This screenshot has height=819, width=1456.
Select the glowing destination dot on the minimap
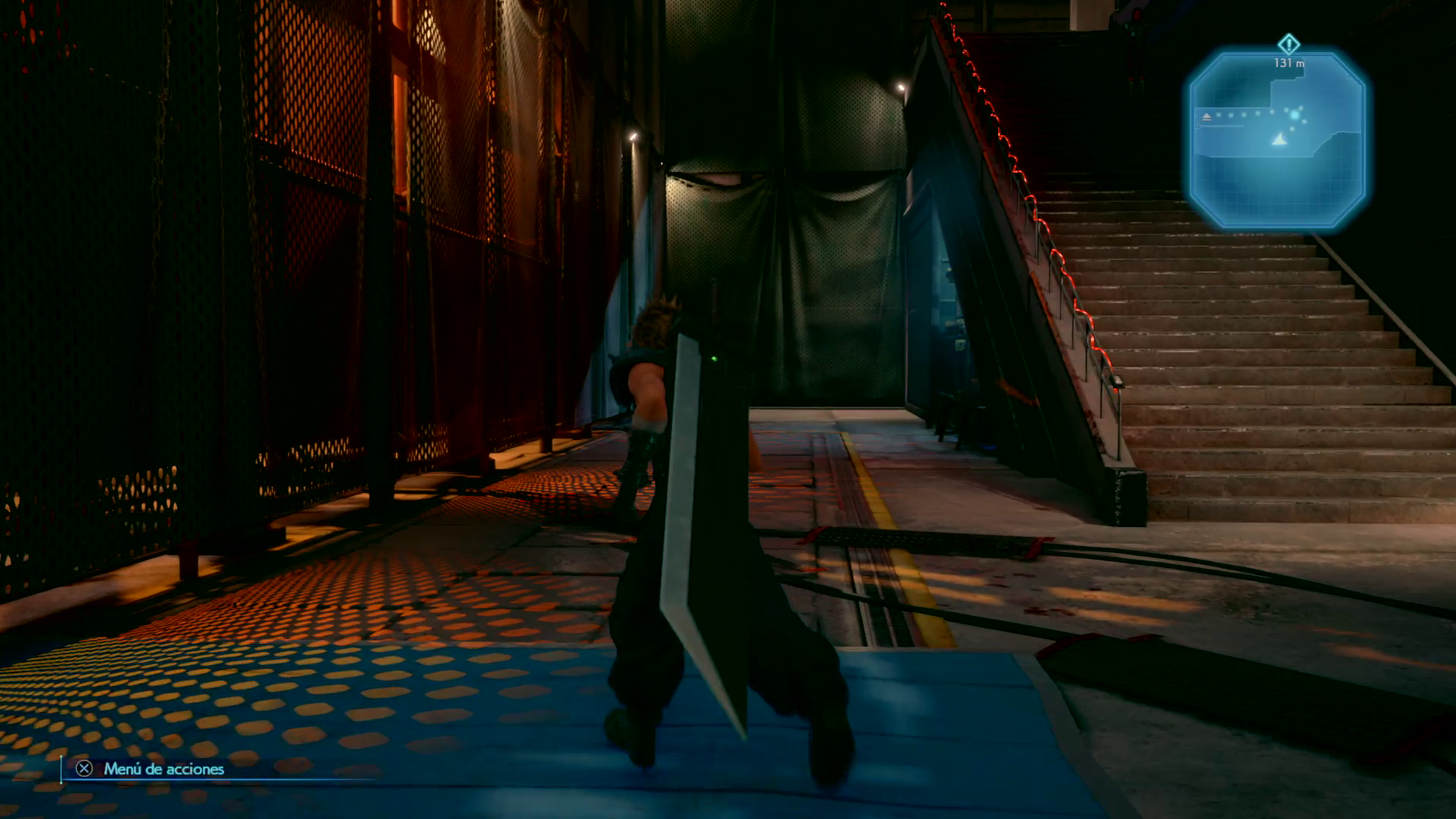pos(1295,115)
